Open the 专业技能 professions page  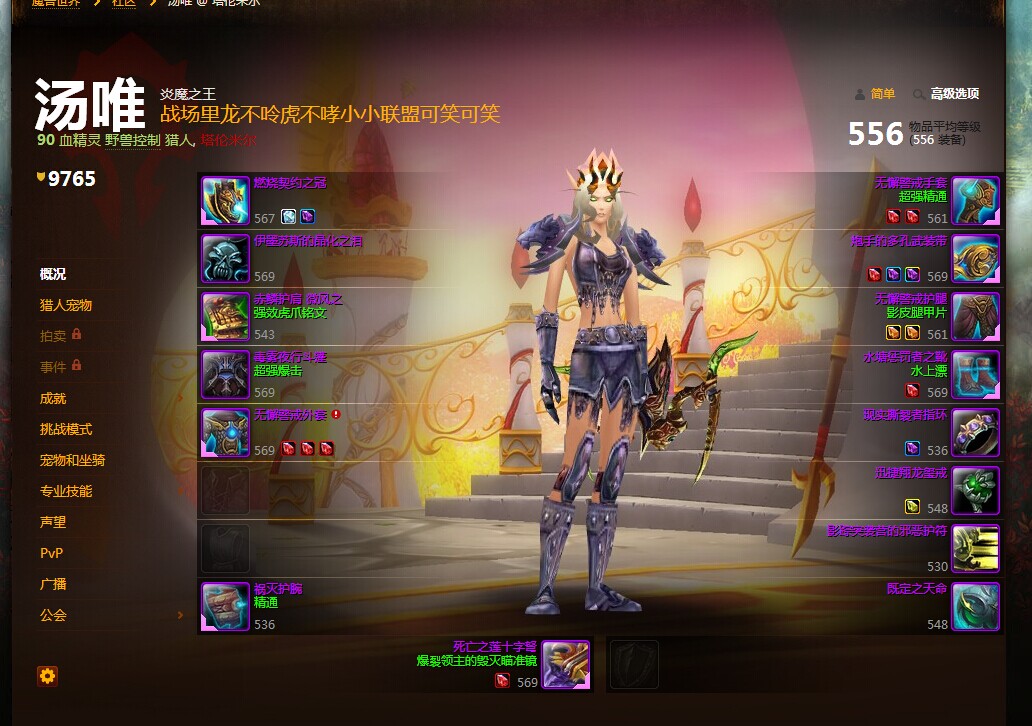pos(66,491)
